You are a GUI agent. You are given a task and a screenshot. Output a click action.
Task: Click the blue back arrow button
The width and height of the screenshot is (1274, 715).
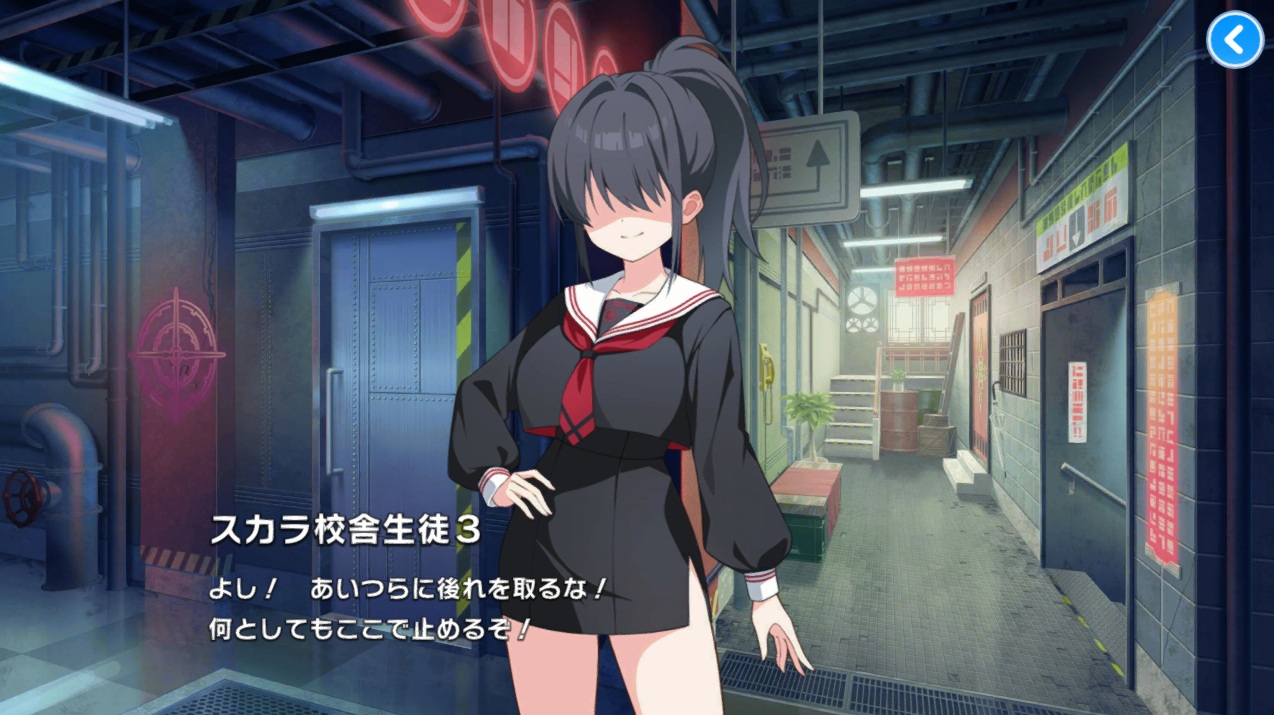1235,40
